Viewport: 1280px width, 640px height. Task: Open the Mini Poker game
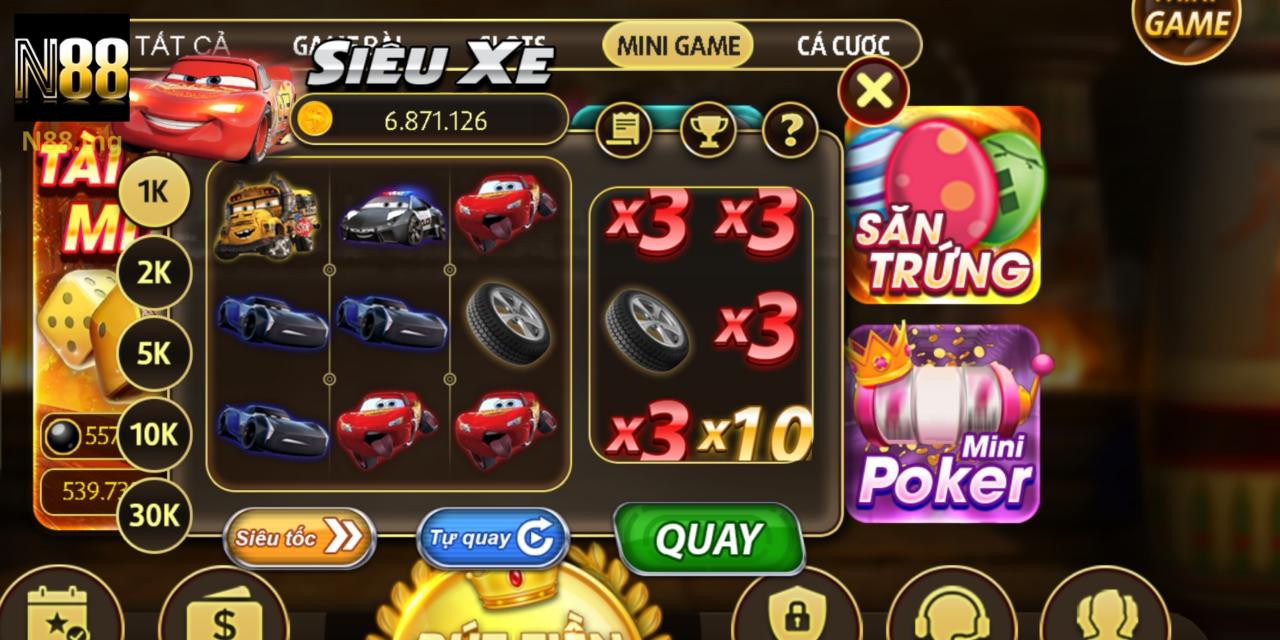[943, 423]
